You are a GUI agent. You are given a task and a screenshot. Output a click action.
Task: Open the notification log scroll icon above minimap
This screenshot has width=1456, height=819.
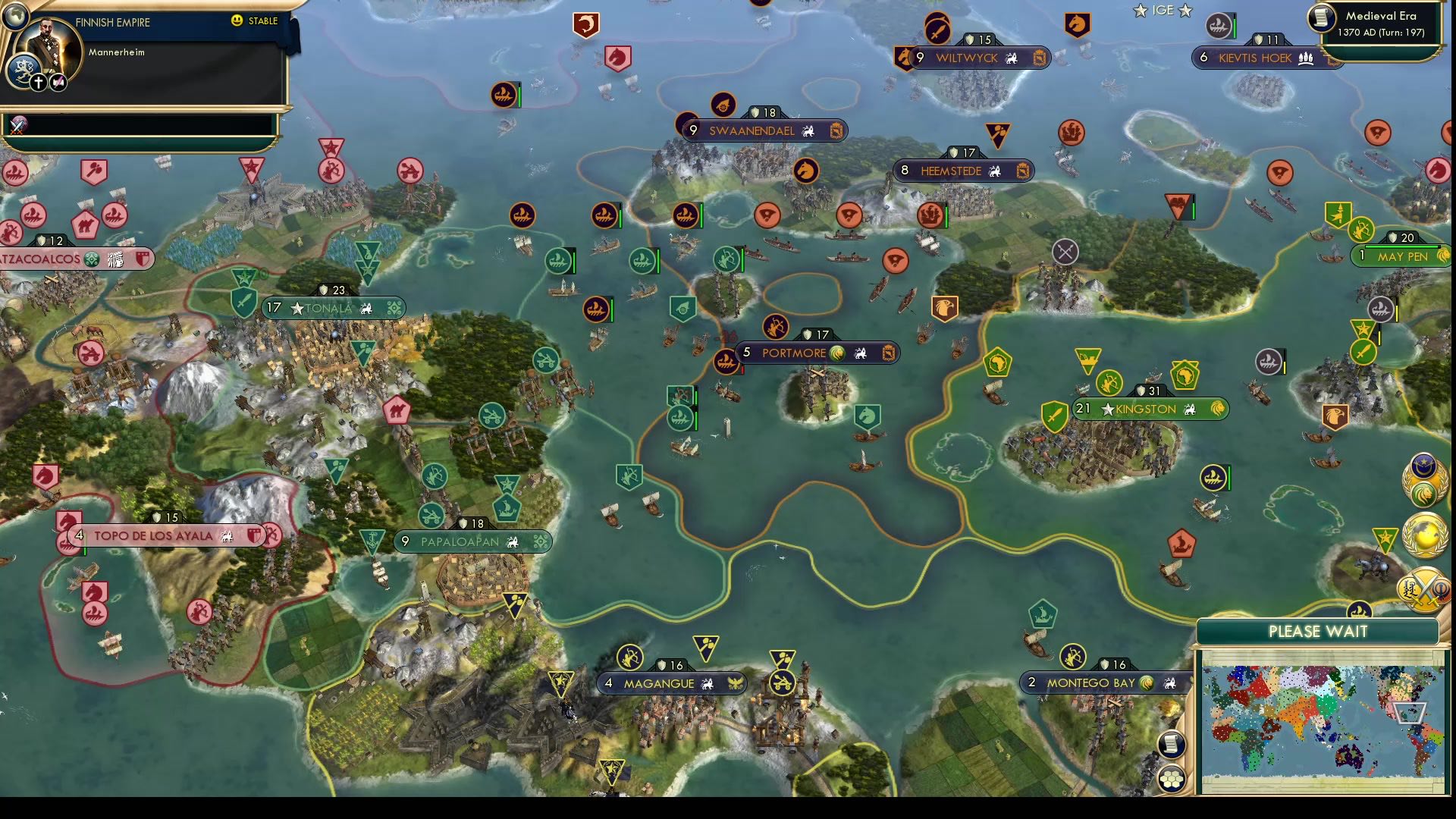[1171, 744]
